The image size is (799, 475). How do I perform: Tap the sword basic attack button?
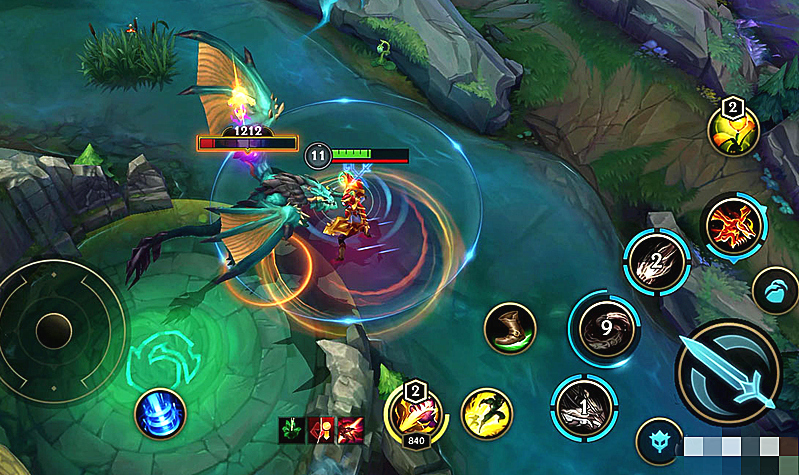[728, 372]
